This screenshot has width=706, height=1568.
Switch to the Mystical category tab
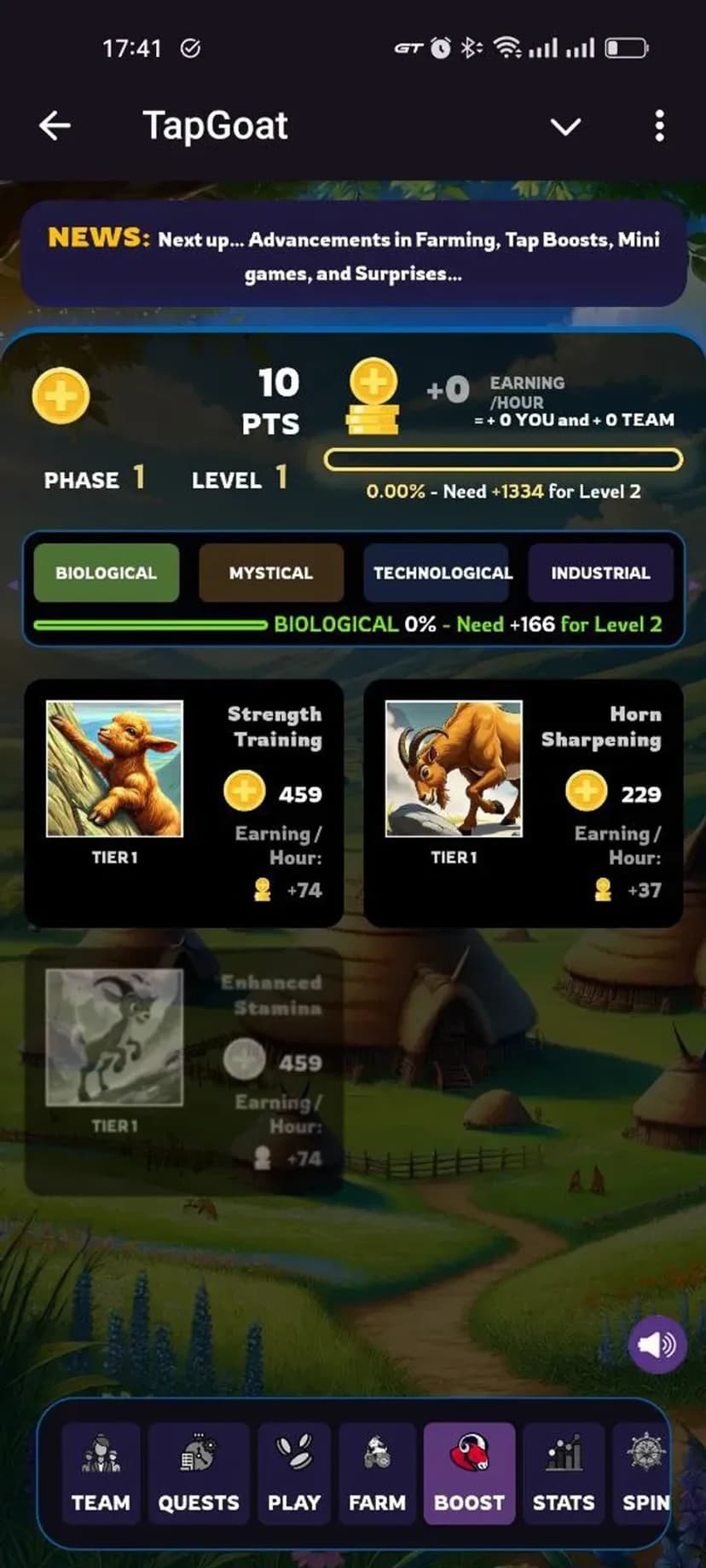[271, 573]
